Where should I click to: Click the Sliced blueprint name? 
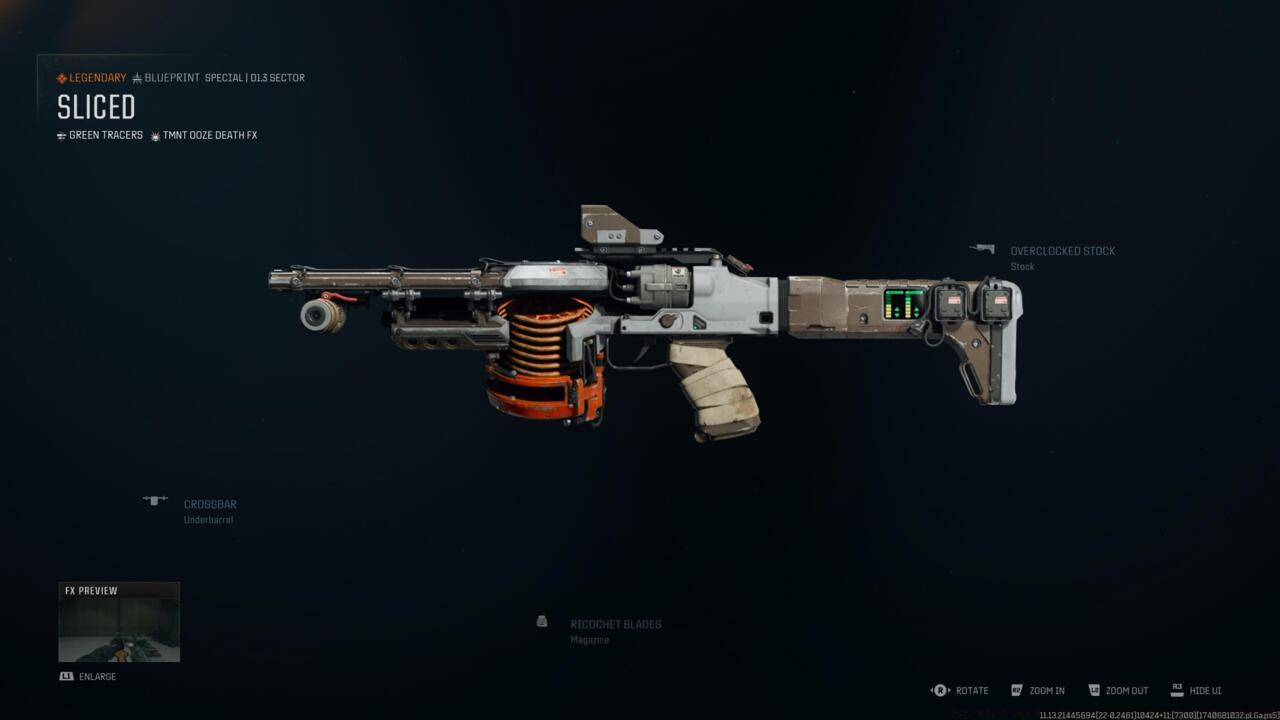(x=95, y=107)
